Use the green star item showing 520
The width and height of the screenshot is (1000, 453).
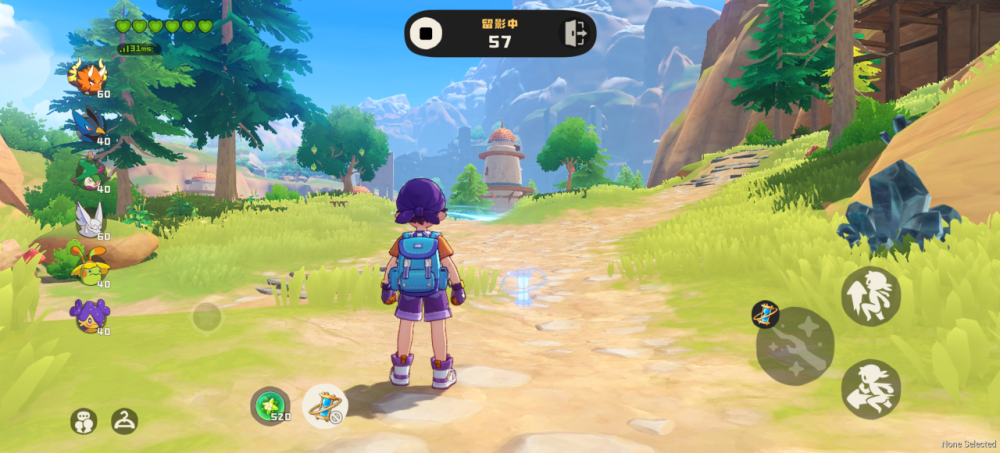(x=269, y=405)
